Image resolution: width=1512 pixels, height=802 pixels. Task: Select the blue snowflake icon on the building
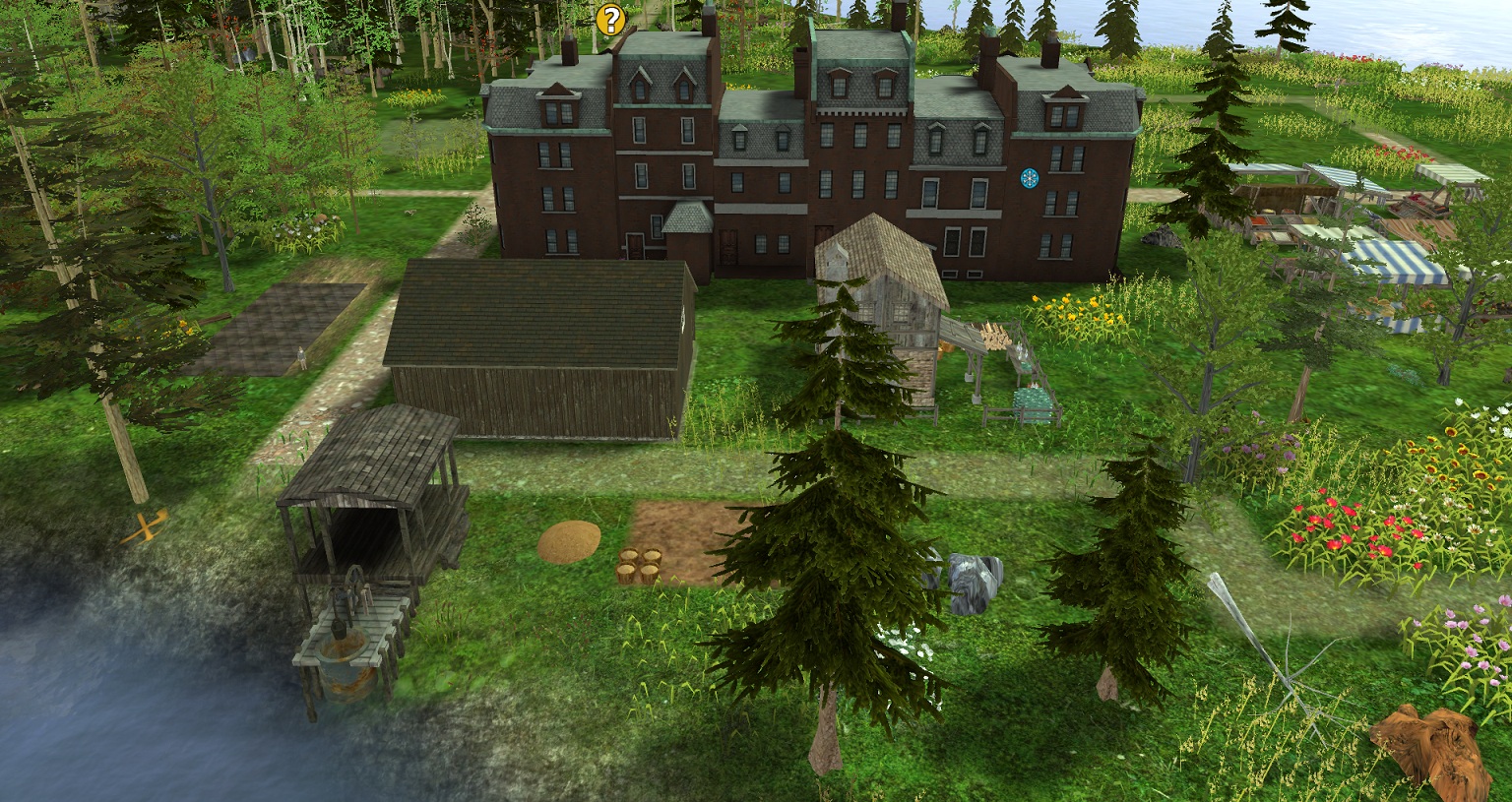(1030, 179)
